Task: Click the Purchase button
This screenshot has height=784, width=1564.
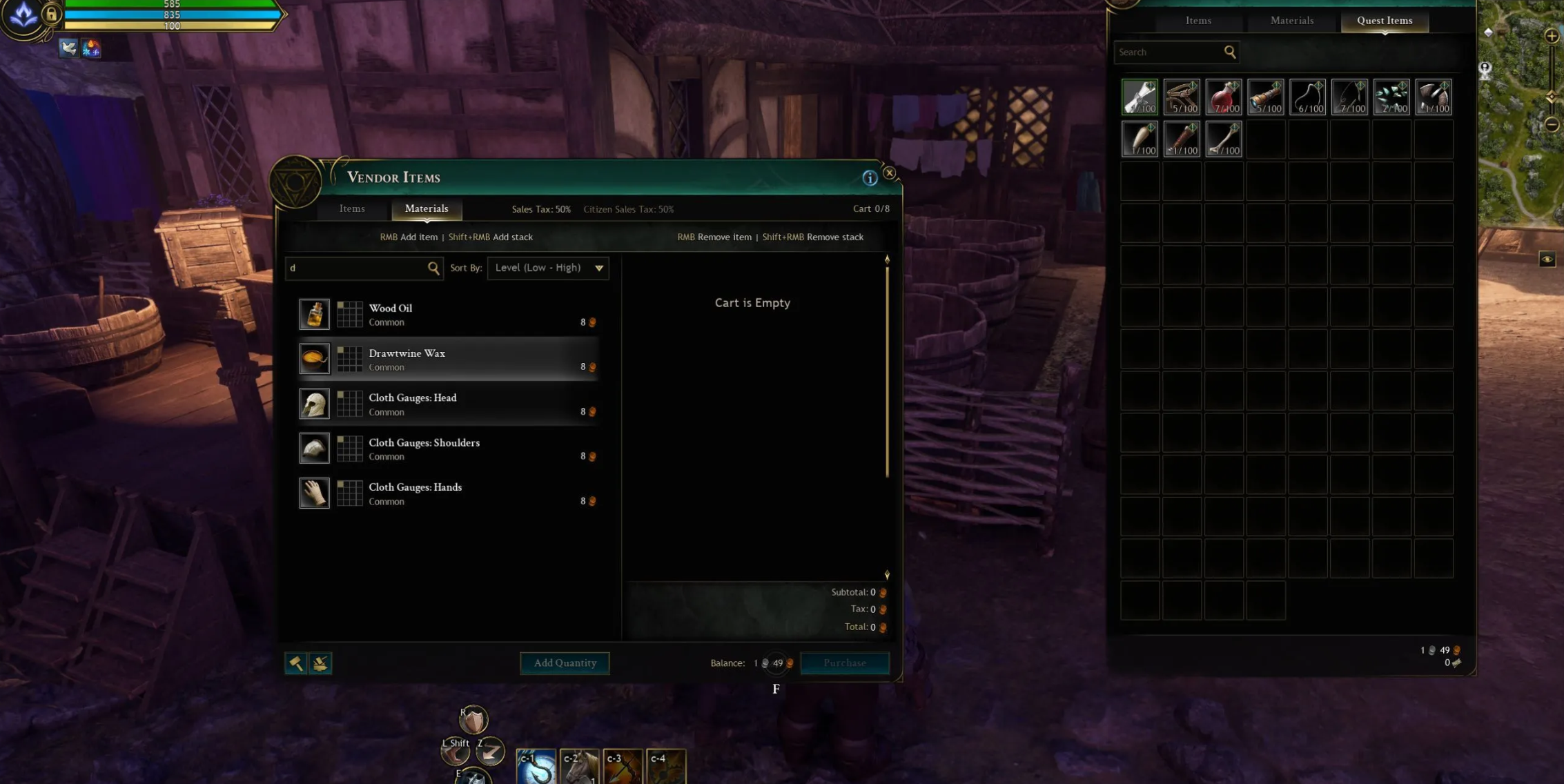Action: (x=844, y=663)
